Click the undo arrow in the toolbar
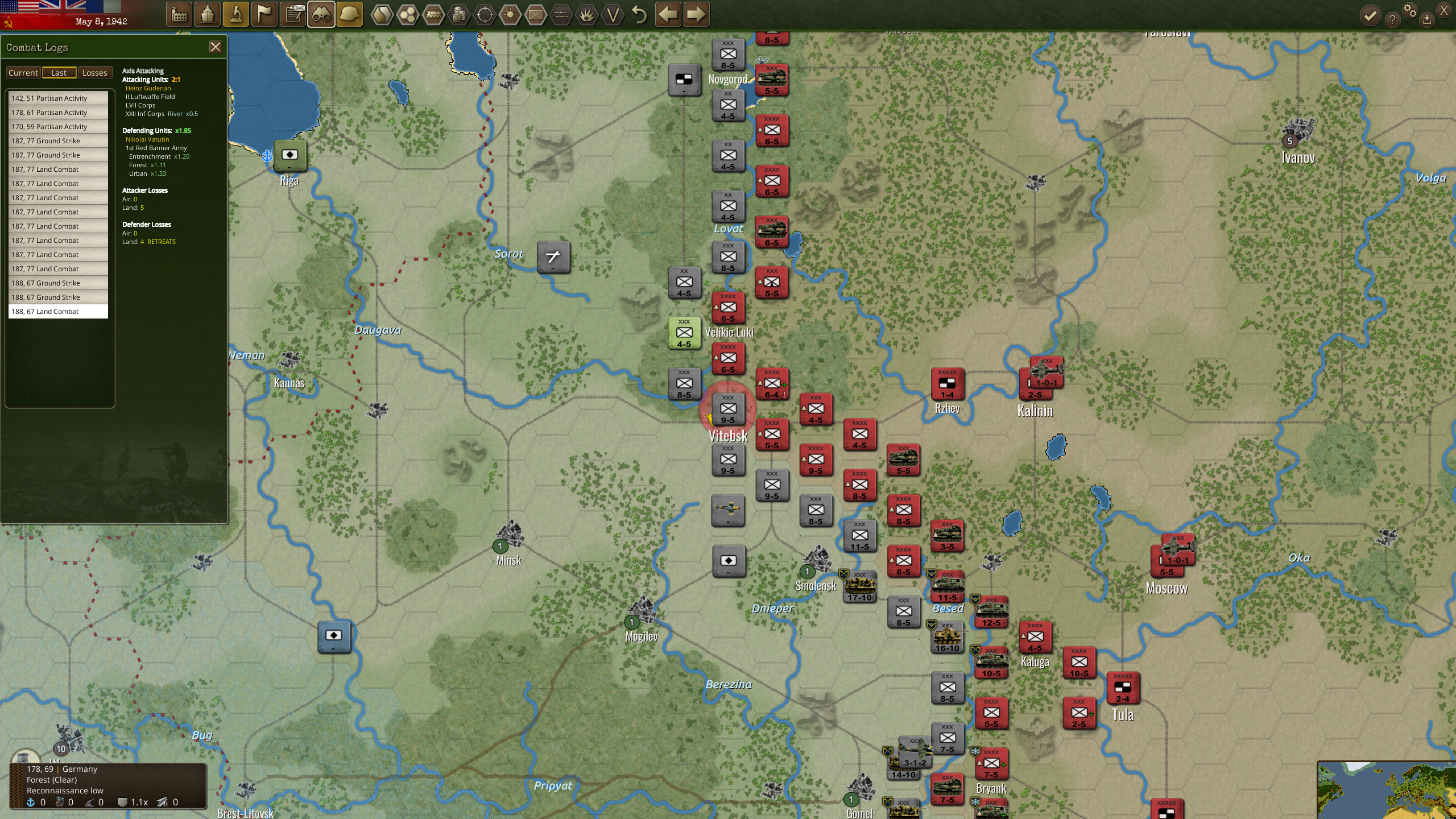The width and height of the screenshot is (1456, 819). click(x=638, y=14)
